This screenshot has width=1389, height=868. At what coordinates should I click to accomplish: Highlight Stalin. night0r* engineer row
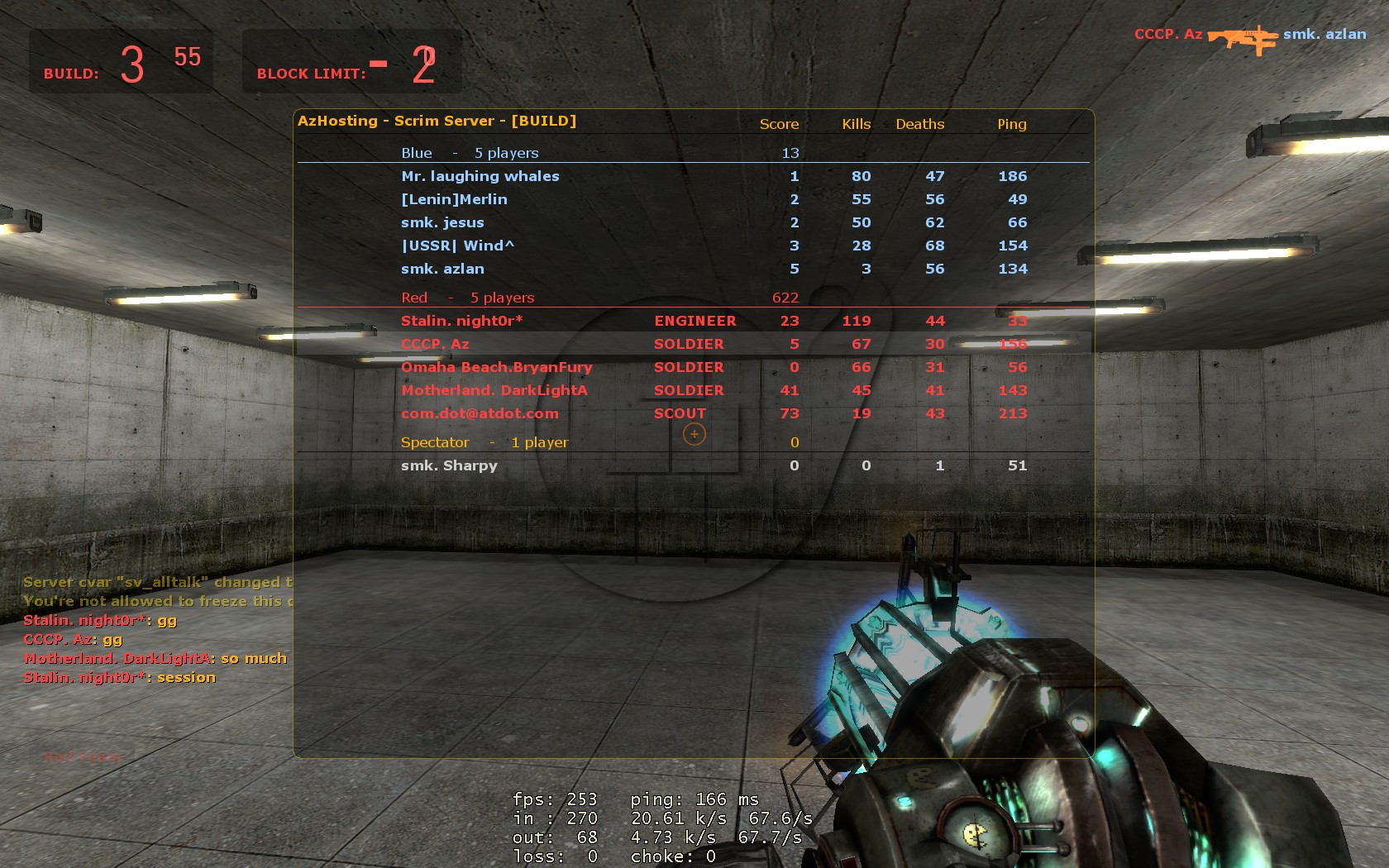tap(462, 321)
